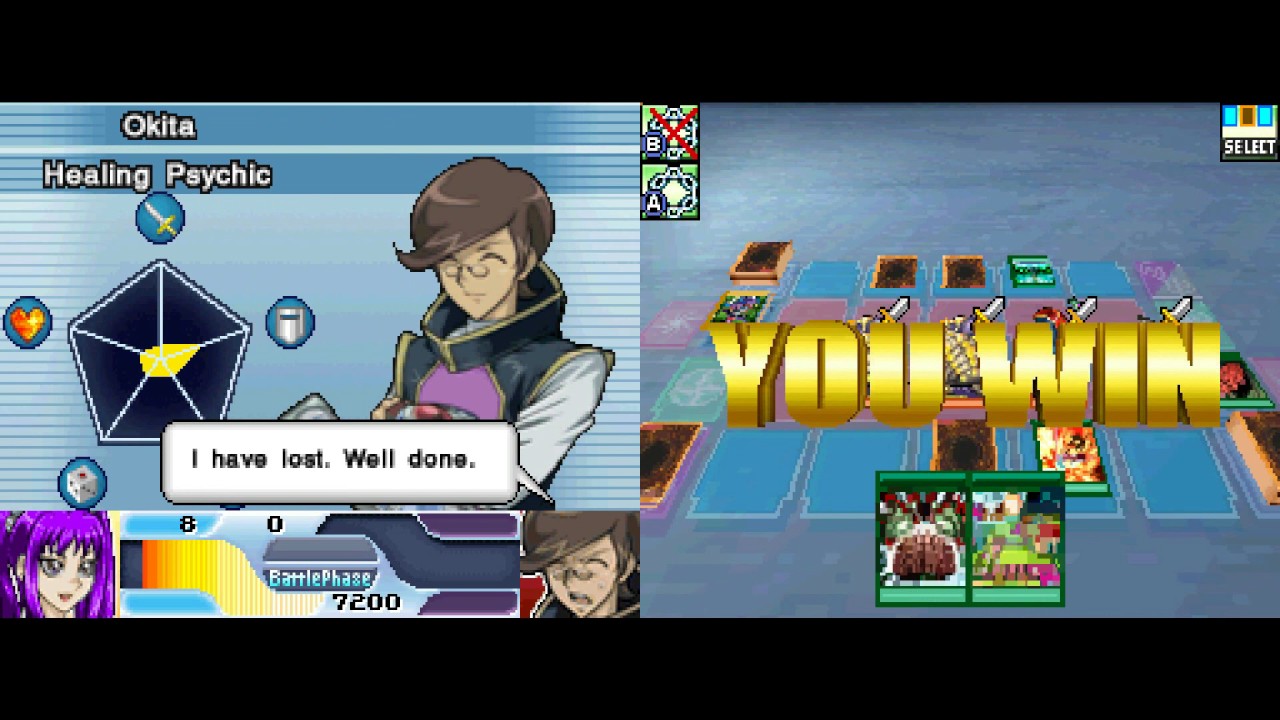The width and height of the screenshot is (1280, 720).
Task: Select the shield defense stat icon
Action: [290, 322]
